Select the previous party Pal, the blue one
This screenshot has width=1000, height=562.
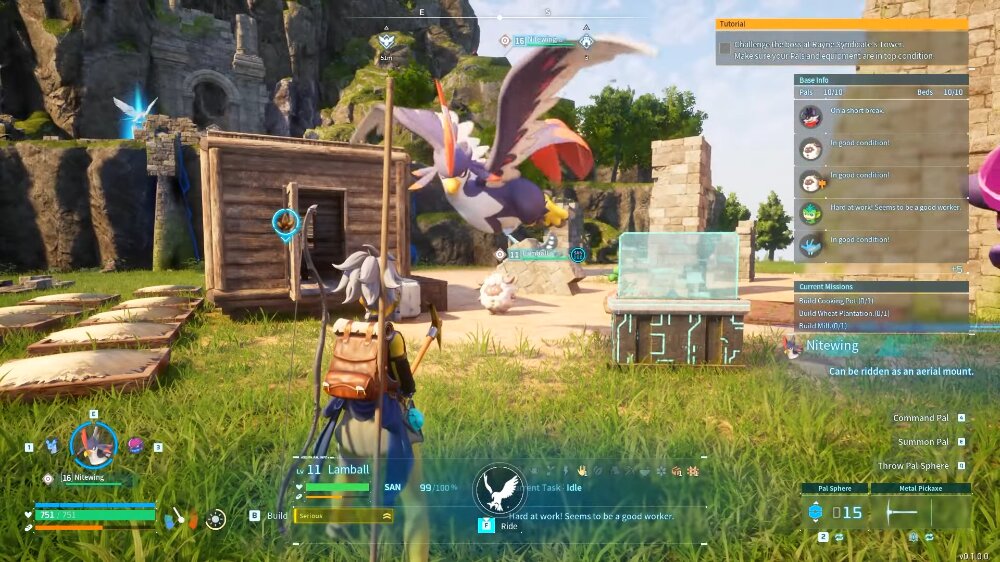[x=52, y=446]
